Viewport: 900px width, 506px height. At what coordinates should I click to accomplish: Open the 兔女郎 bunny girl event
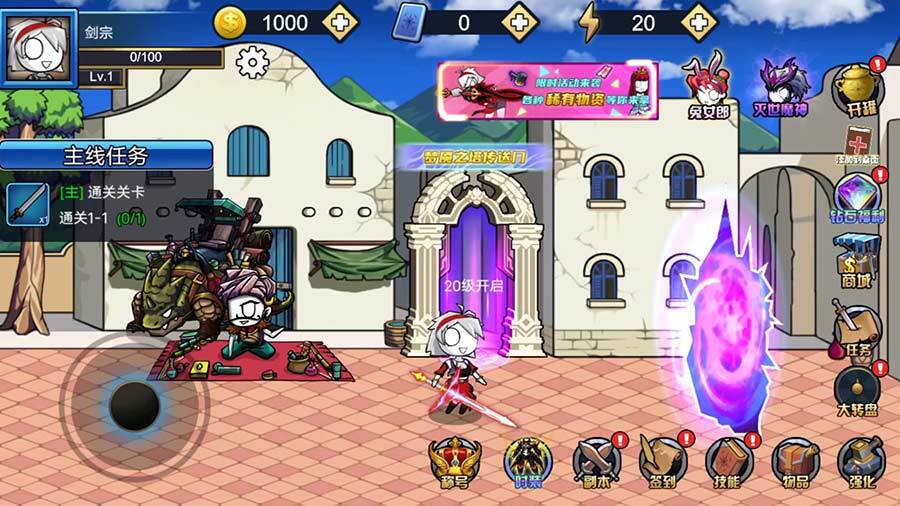coord(708,83)
